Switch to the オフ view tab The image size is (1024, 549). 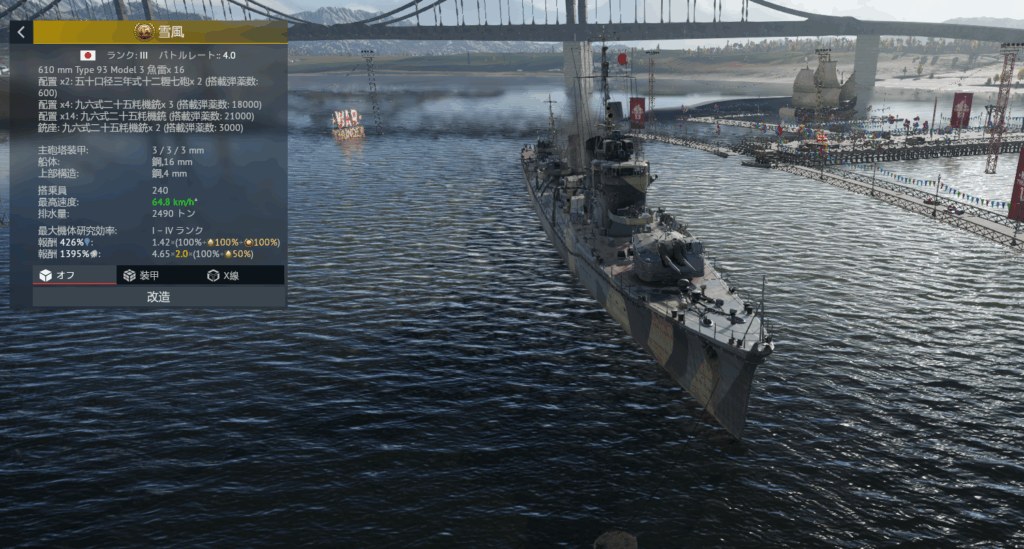click(60, 275)
